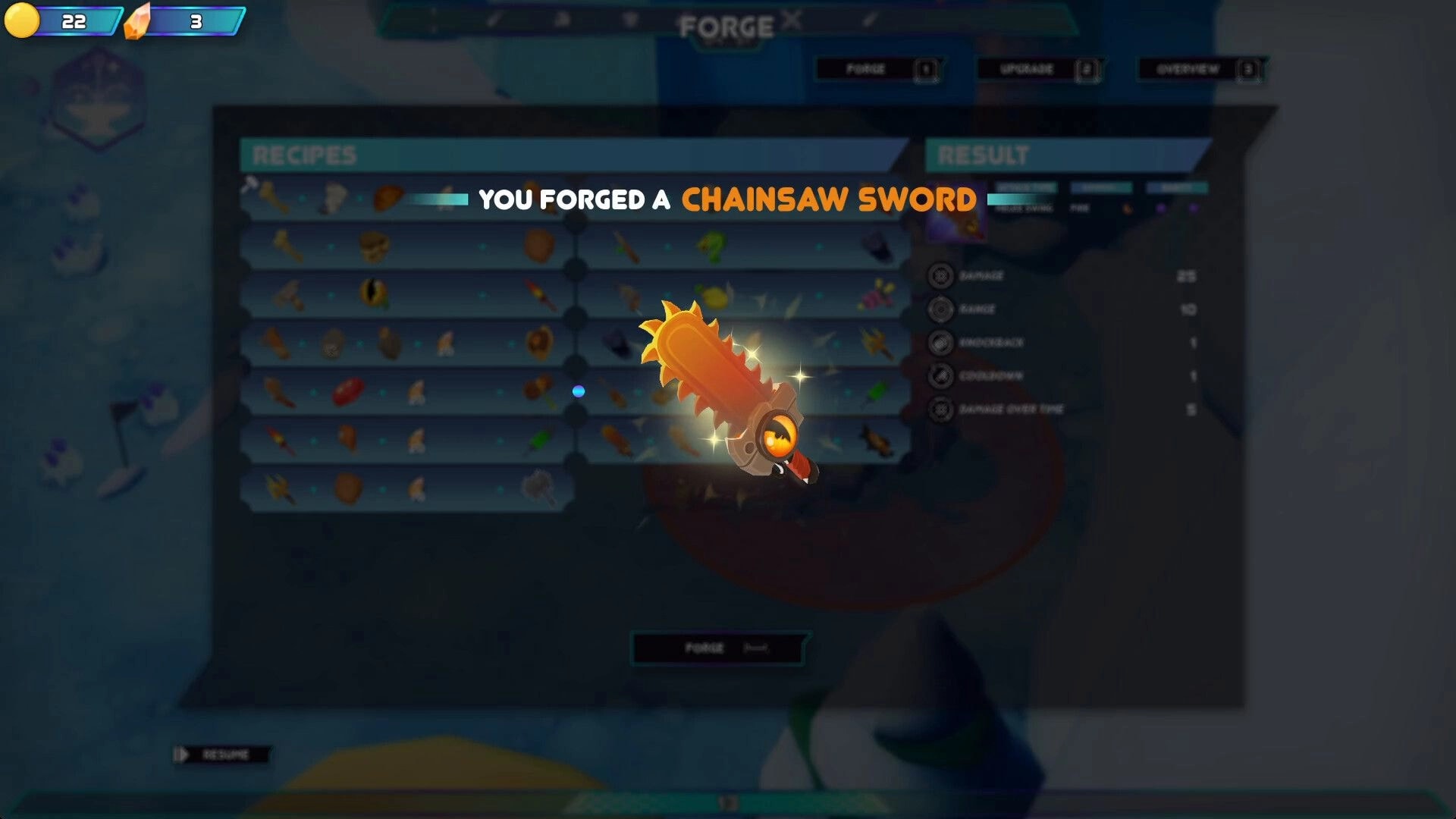Click Resume in the bottom-left corner
The width and height of the screenshot is (1456, 819).
pyautogui.click(x=224, y=755)
